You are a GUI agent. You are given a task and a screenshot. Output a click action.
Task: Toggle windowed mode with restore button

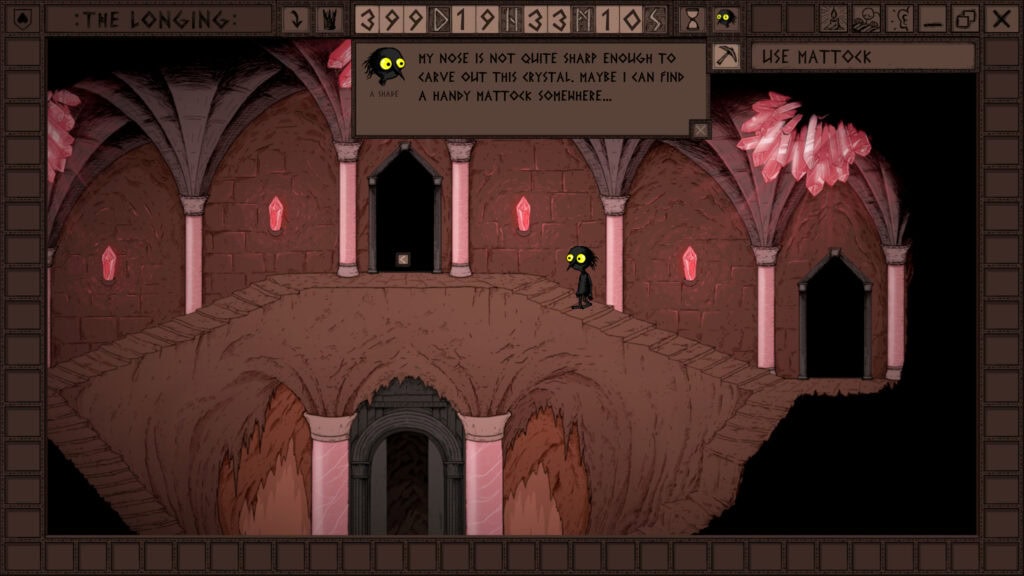(x=965, y=19)
